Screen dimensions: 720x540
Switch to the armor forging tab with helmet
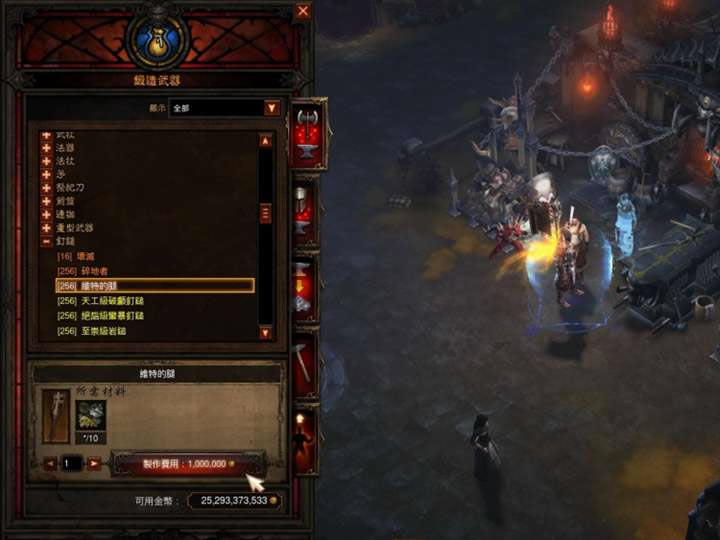(x=305, y=212)
